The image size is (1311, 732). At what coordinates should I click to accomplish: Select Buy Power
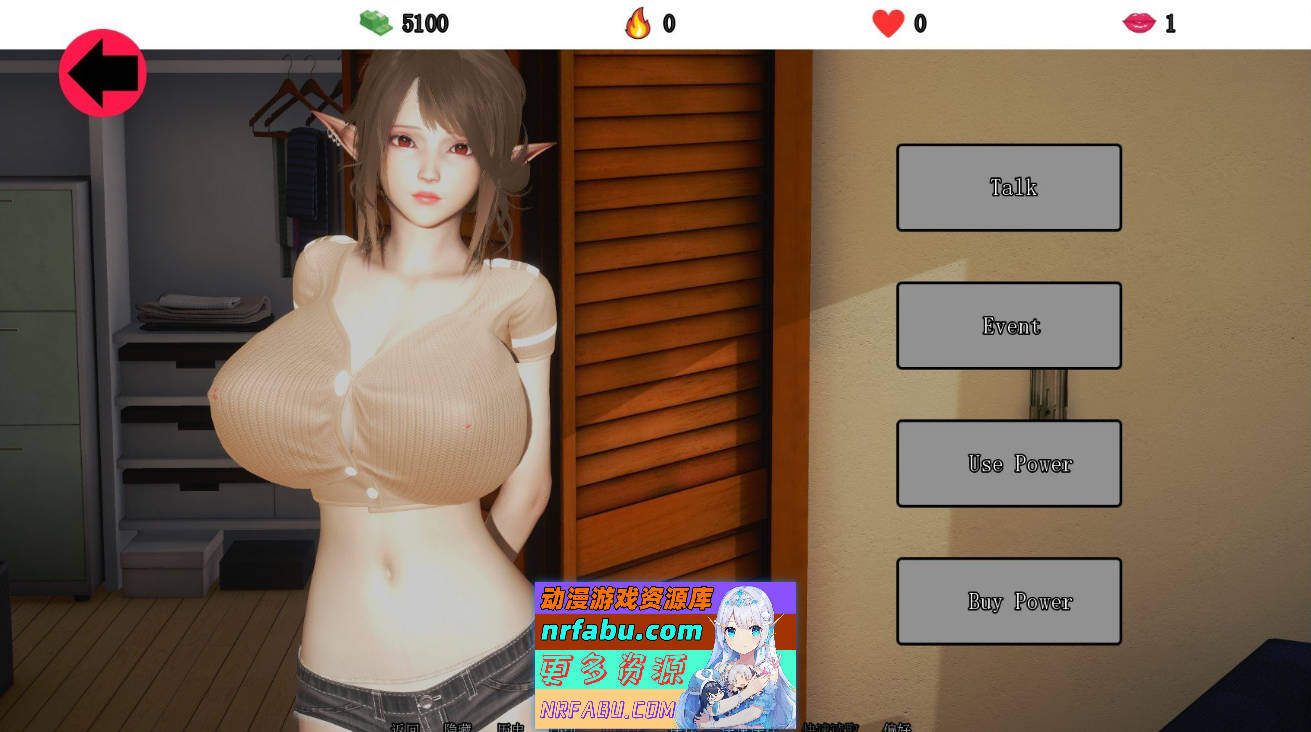point(1009,601)
